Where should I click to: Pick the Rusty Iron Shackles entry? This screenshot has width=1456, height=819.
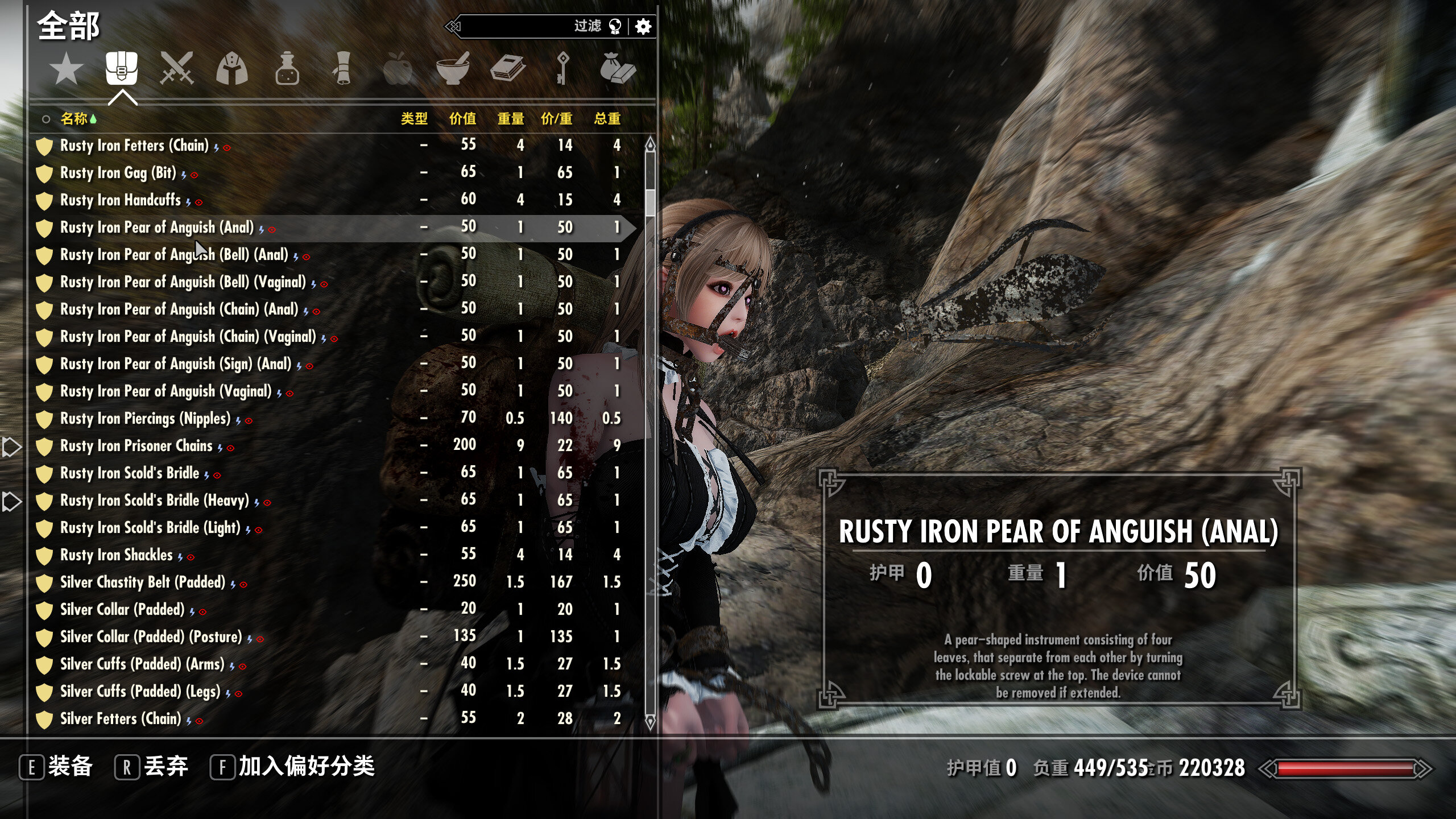point(117,555)
